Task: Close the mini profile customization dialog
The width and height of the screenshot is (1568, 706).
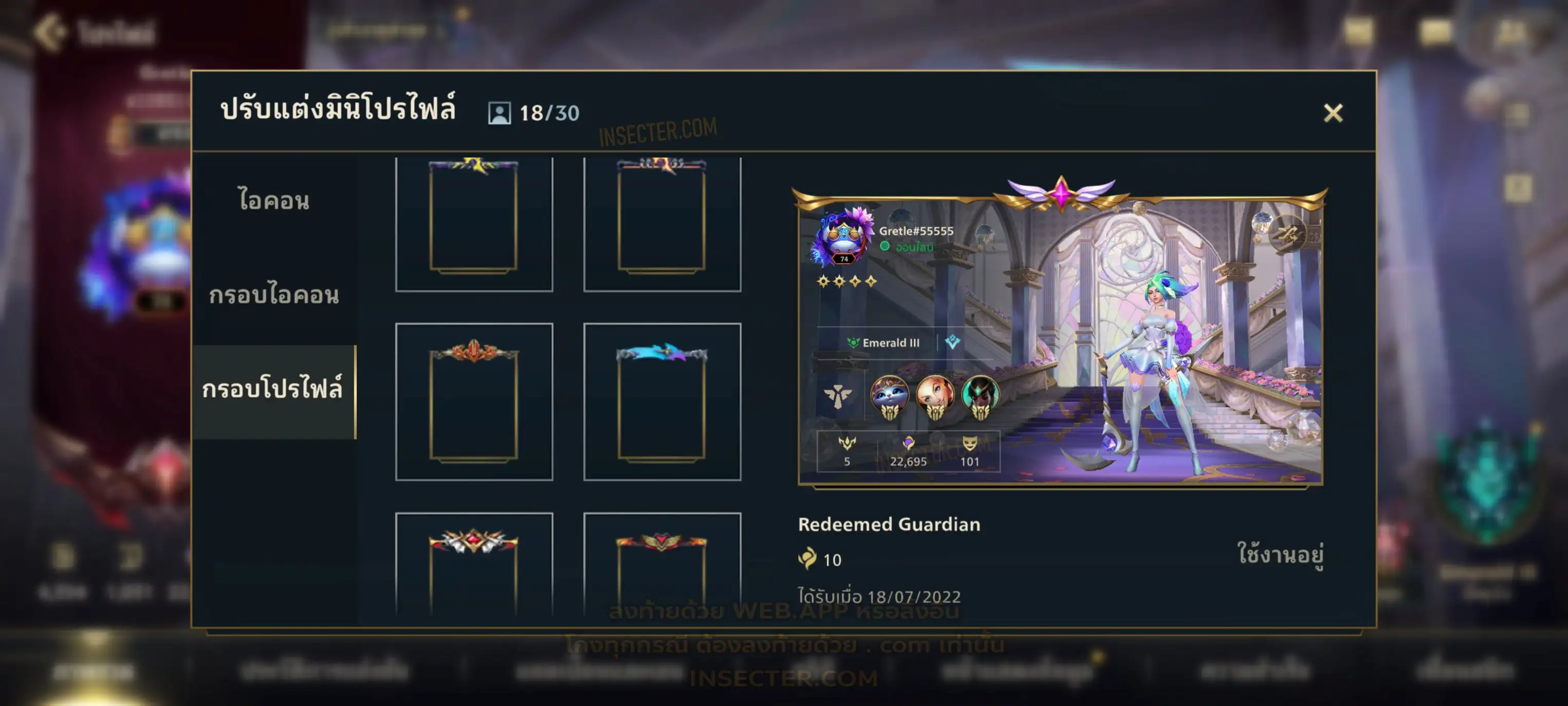Action: click(1333, 113)
